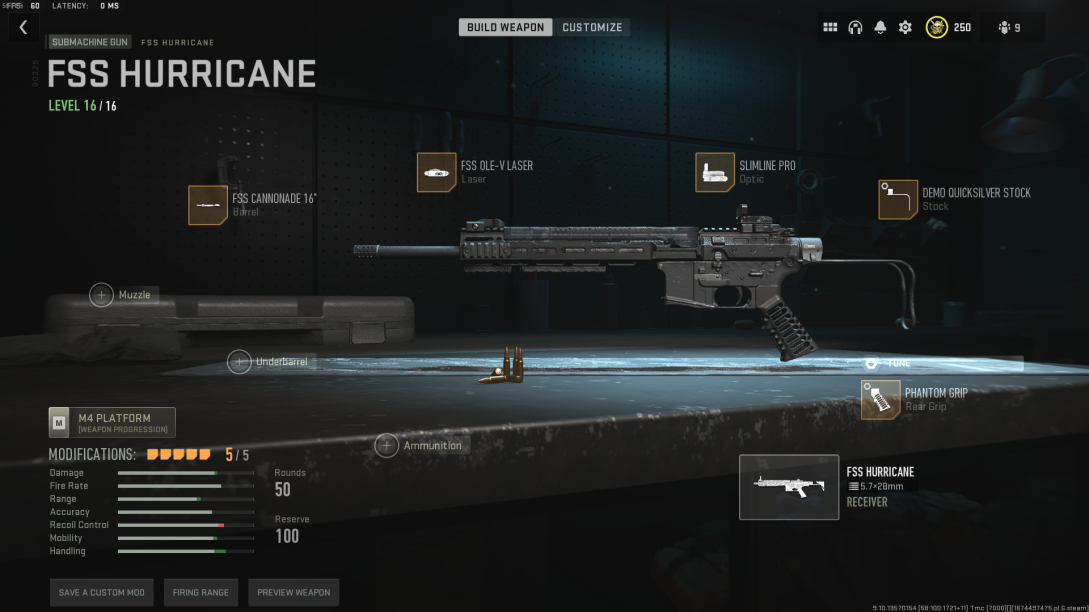Add a Muzzle attachment
Image resolution: width=1089 pixels, height=612 pixels.
(102, 295)
